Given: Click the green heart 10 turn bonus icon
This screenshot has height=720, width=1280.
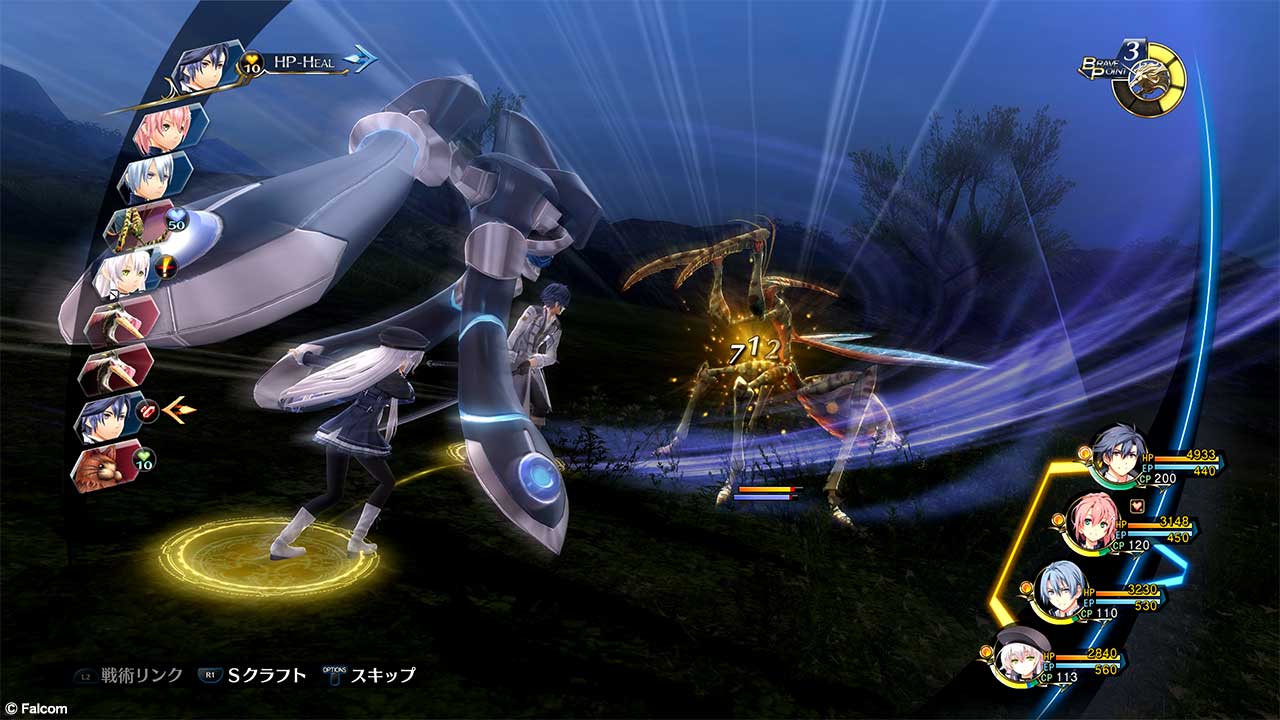Looking at the screenshot, I should 144,461.
